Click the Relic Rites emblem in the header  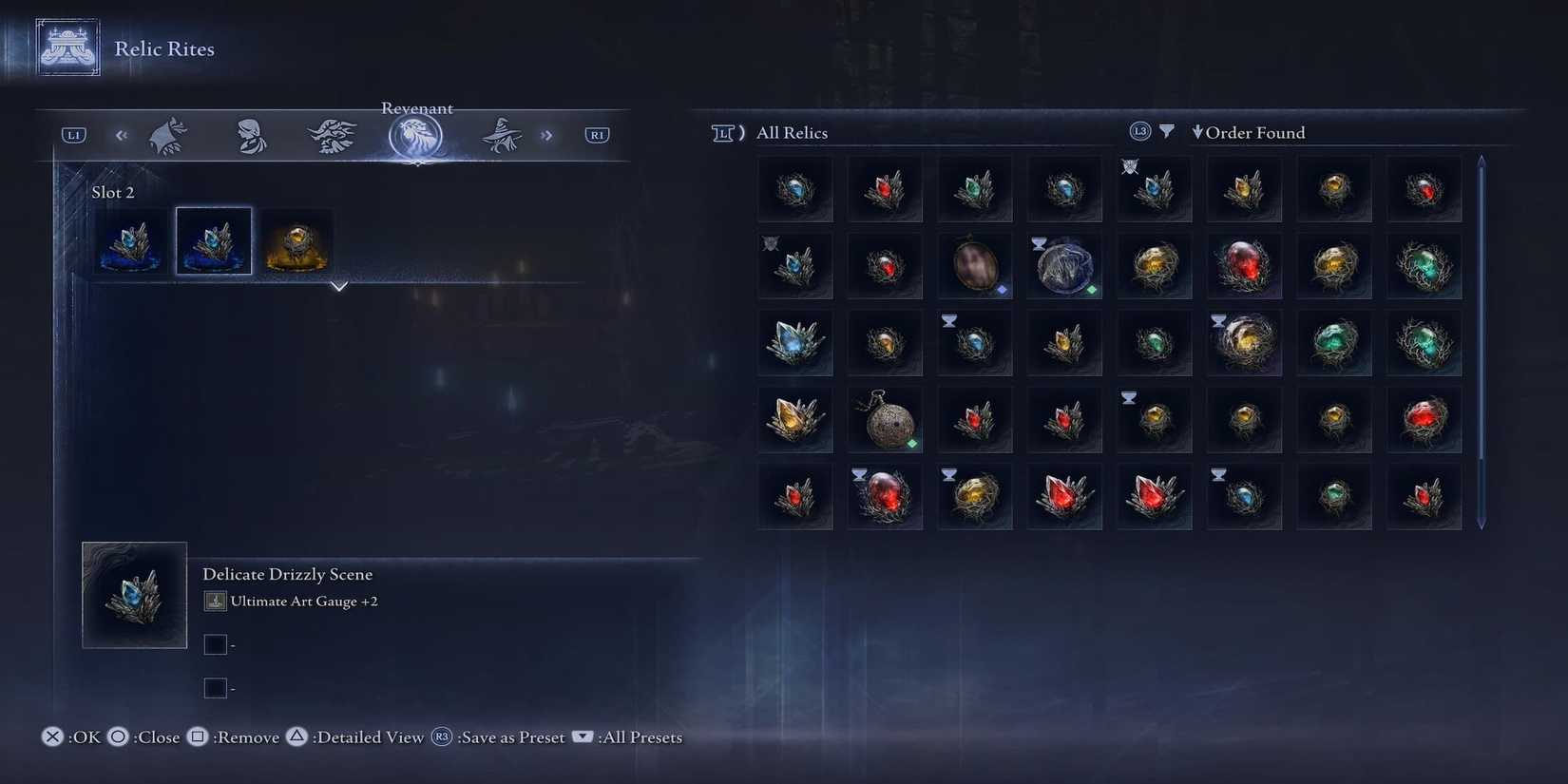66,45
